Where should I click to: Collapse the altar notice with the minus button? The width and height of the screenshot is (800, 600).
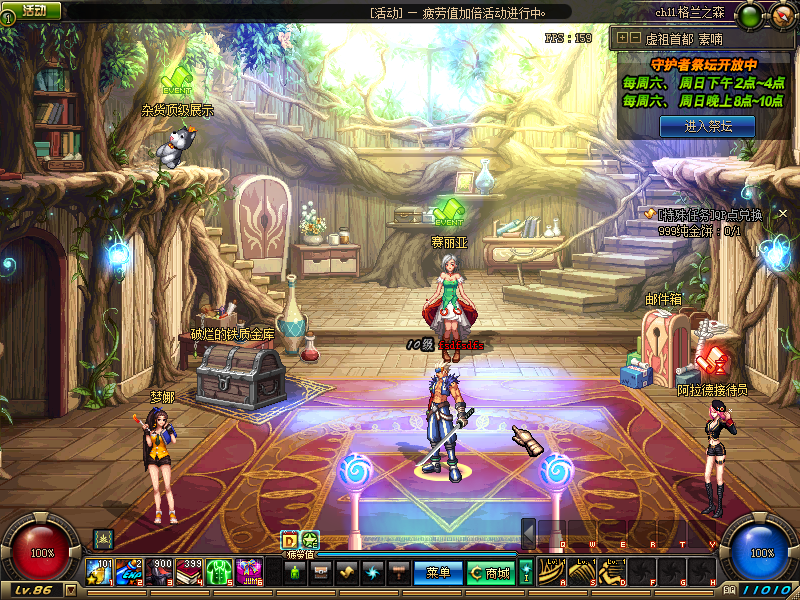click(x=634, y=38)
